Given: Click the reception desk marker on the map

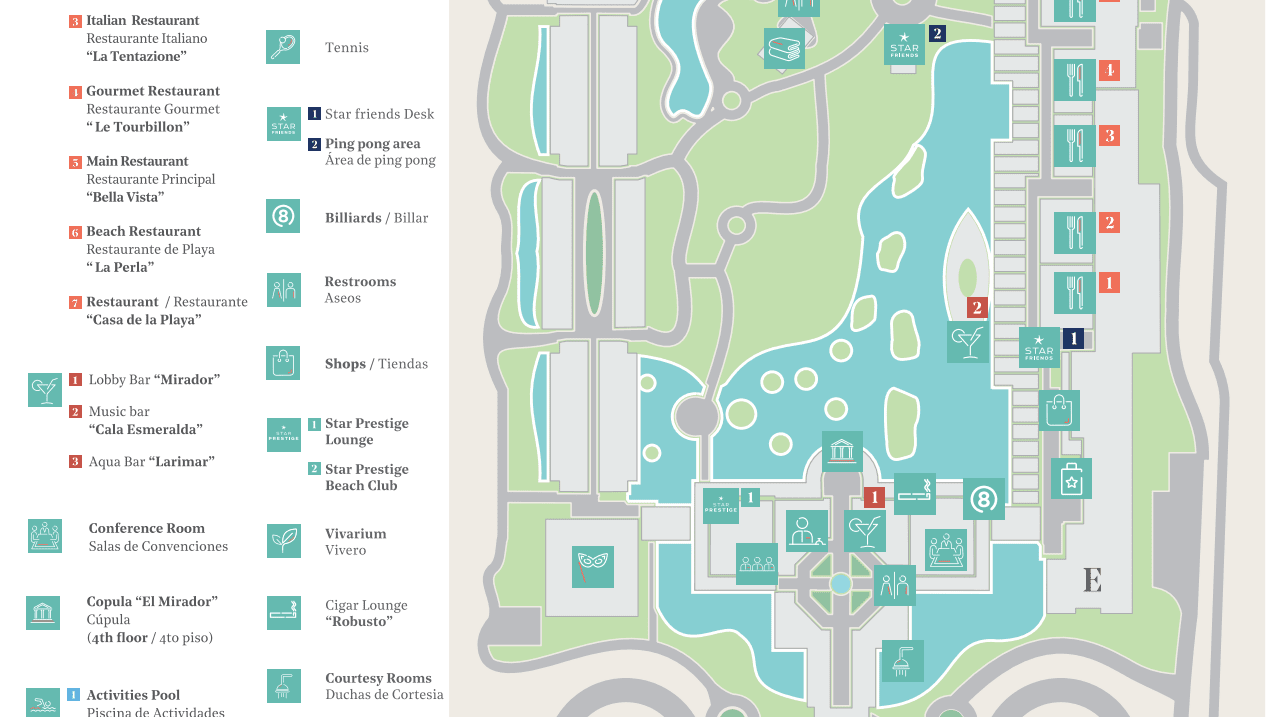Looking at the screenshot, I should click(x=806, y=531).
